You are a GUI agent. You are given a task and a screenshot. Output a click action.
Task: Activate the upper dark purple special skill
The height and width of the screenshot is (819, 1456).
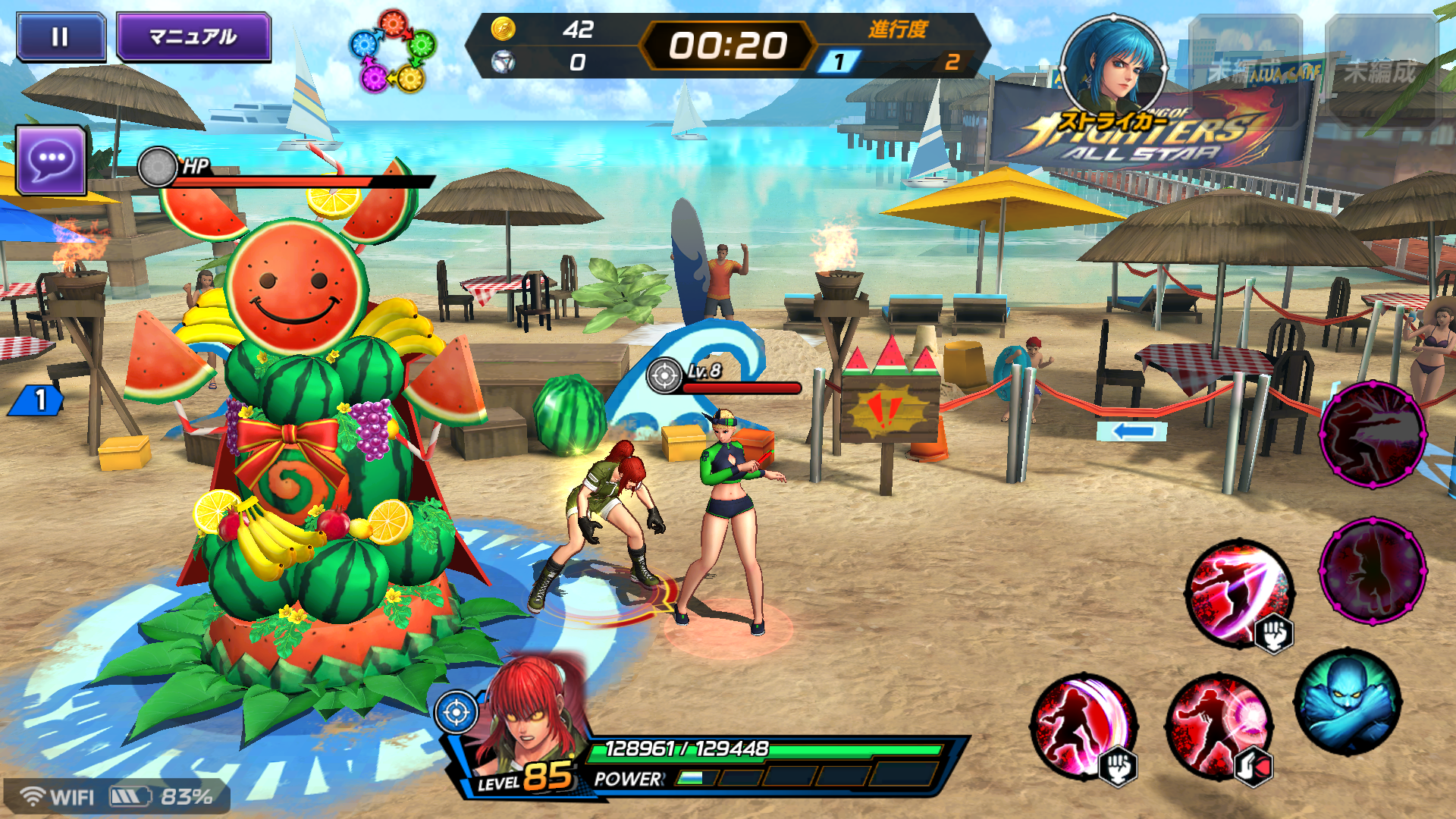1373,434
